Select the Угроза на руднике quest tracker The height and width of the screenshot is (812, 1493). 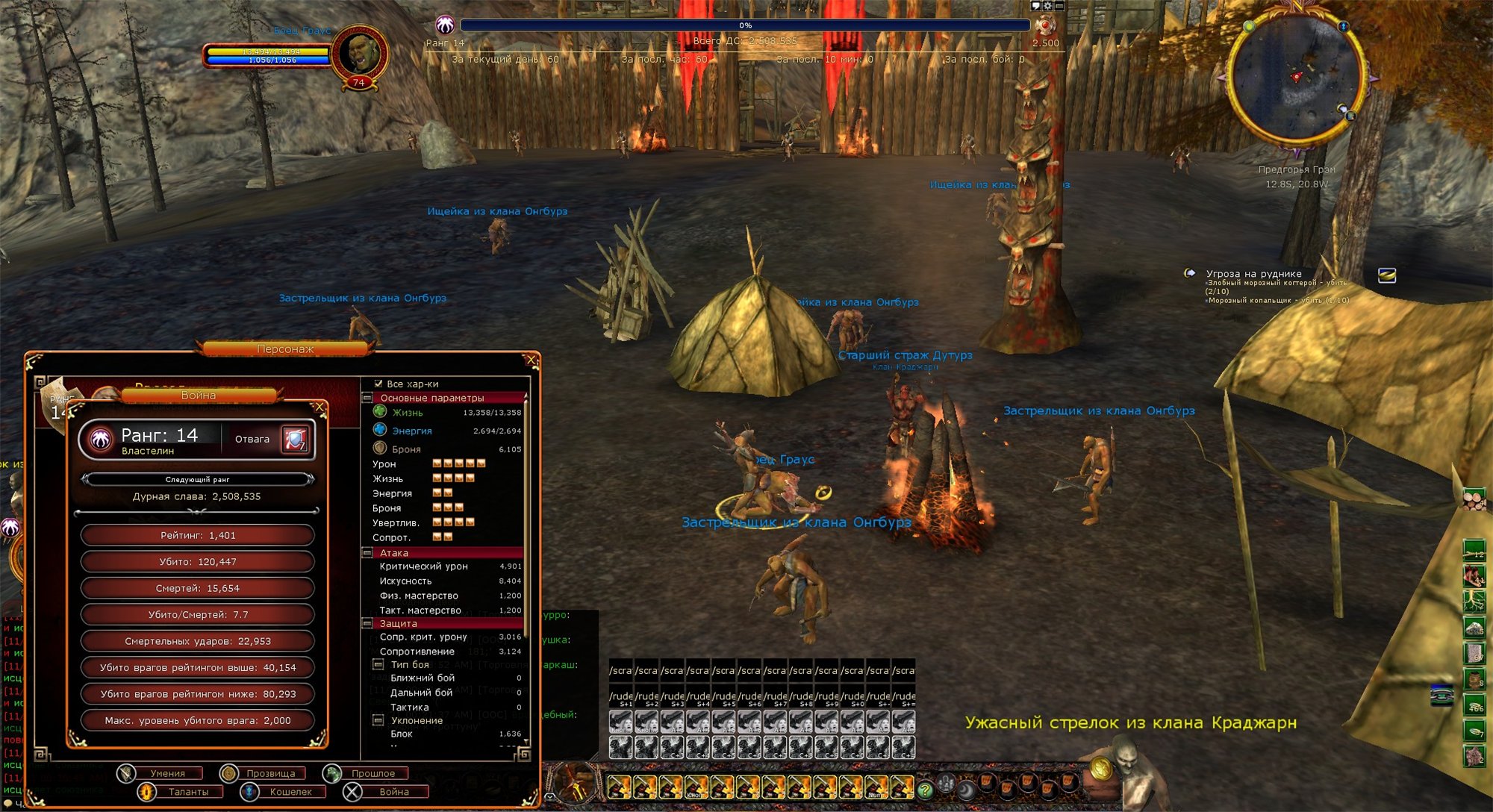tap(1253, 274)
